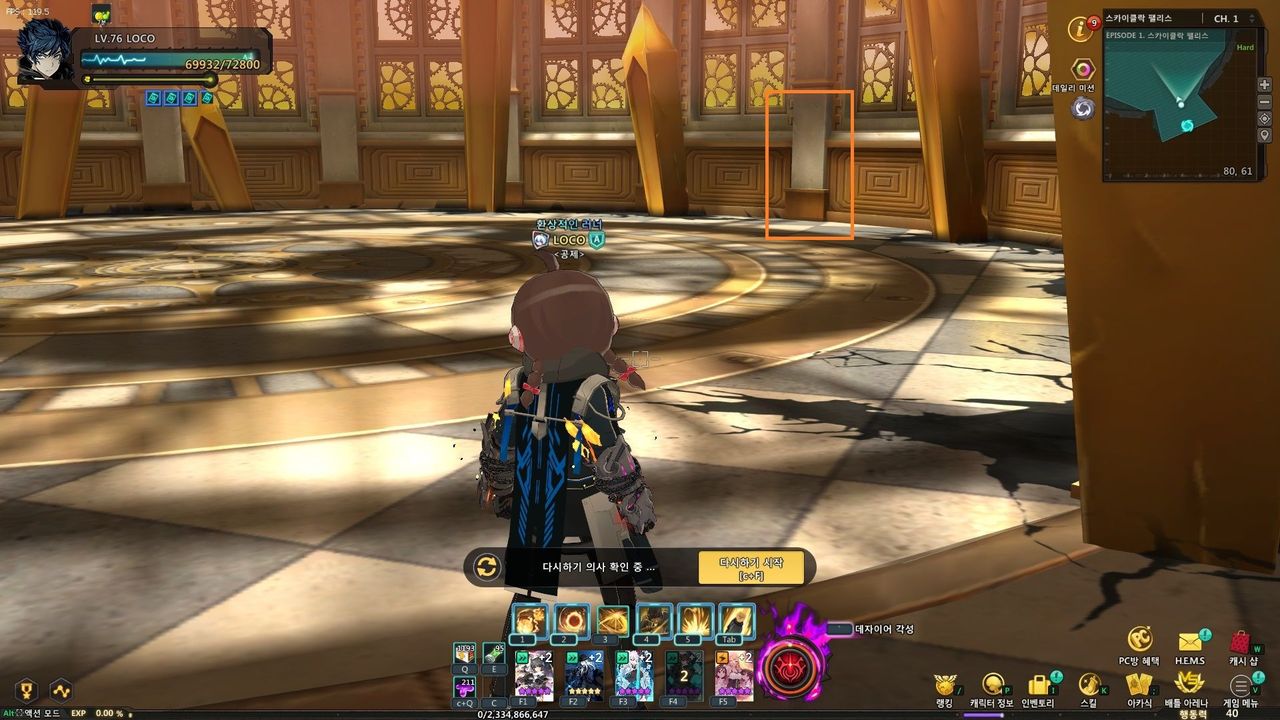Image resolution: width=1280 pixels, height=720 pixels.
Task: Open the 캐시 샵 shopping bag
Action: [x=1241, y=643]
